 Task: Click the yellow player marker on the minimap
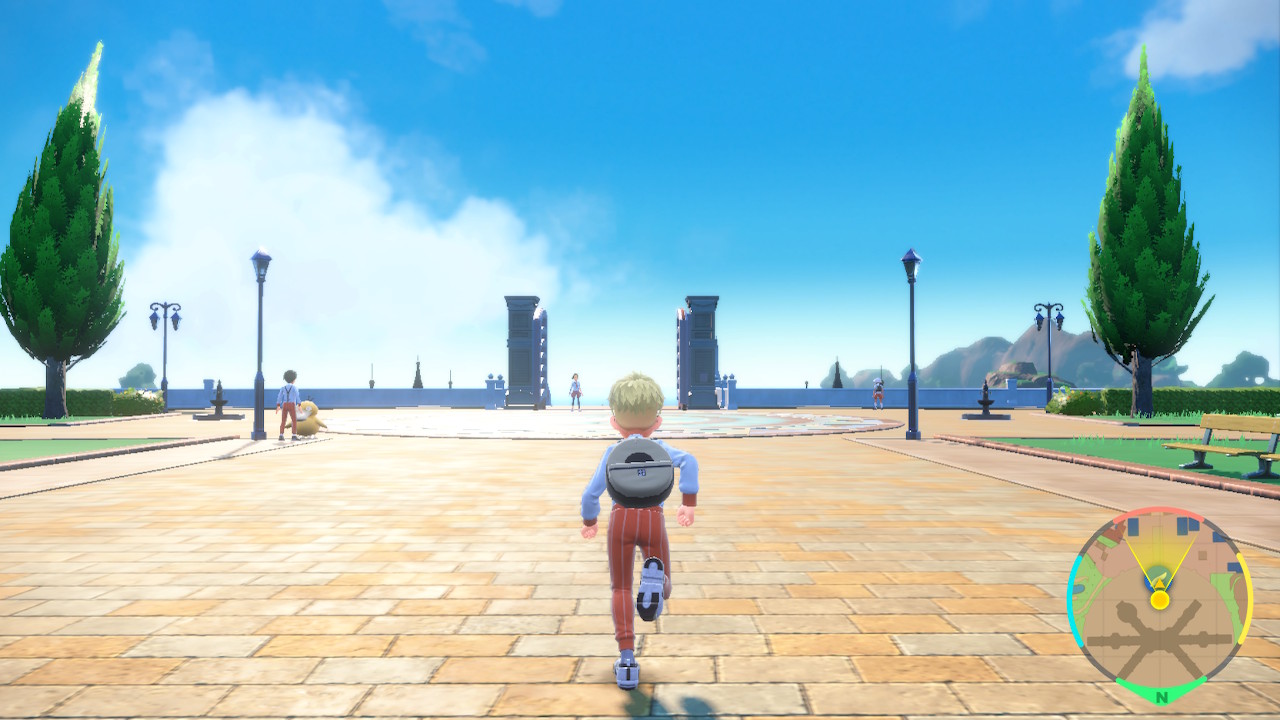pyautogui.click(x=1159, y=599)
